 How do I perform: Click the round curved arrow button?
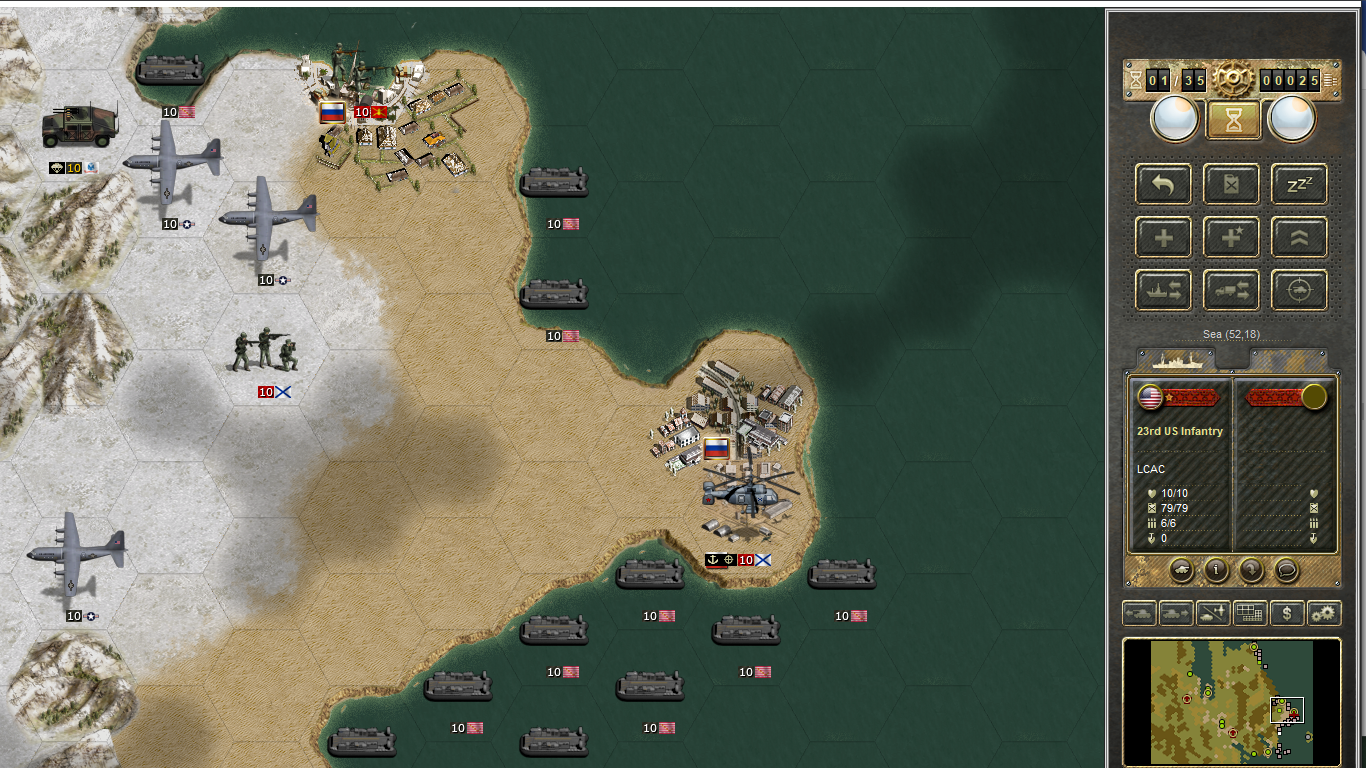(1251, 570)
